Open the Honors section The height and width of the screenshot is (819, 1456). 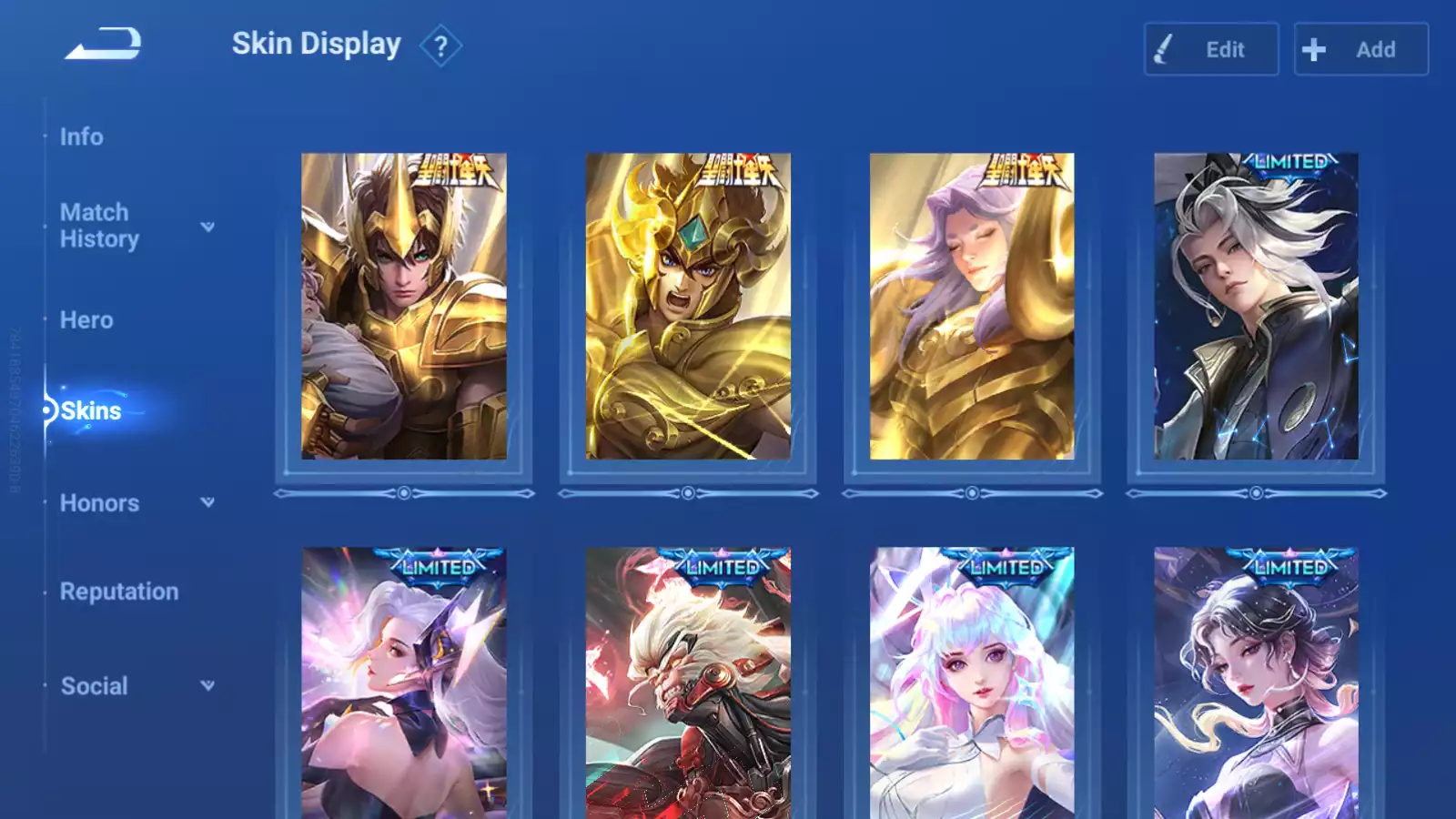point(99,503)
